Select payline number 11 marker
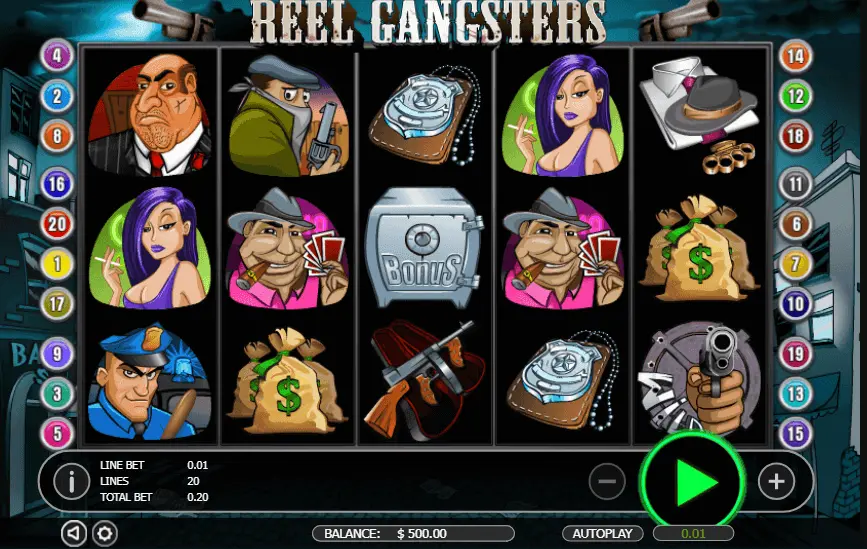This screenshot has height=549, width=867. 796,184
